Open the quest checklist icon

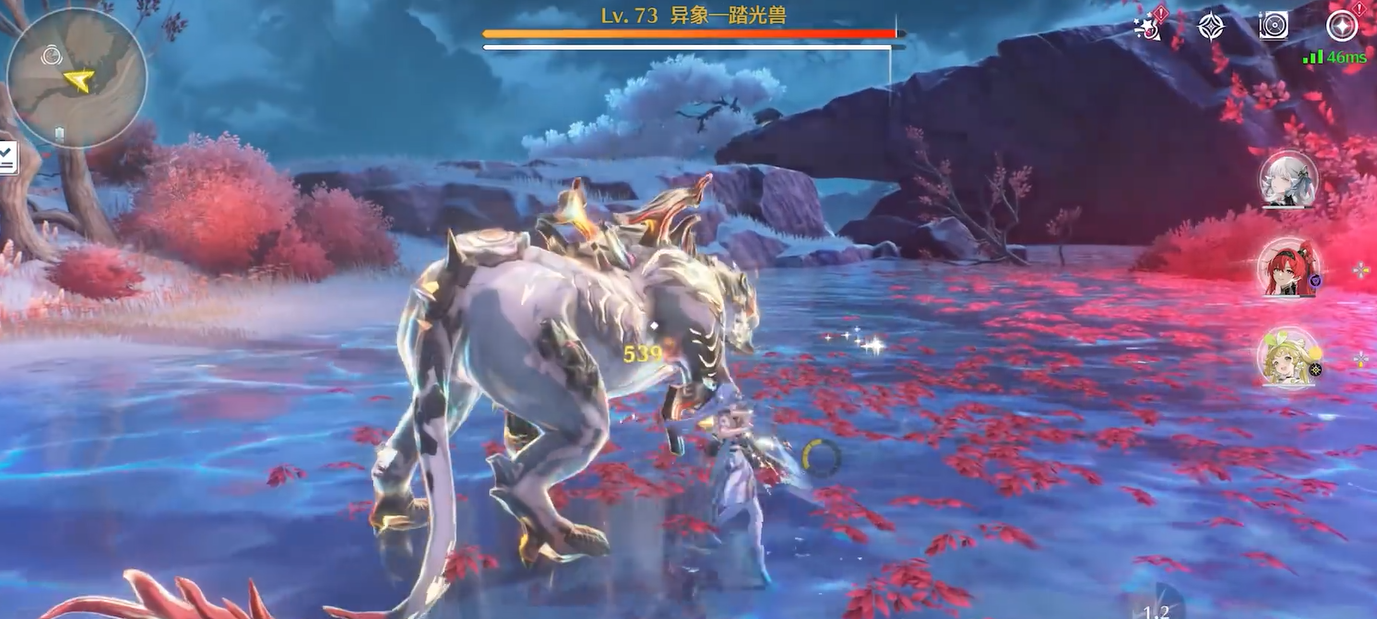click(7, 157)
